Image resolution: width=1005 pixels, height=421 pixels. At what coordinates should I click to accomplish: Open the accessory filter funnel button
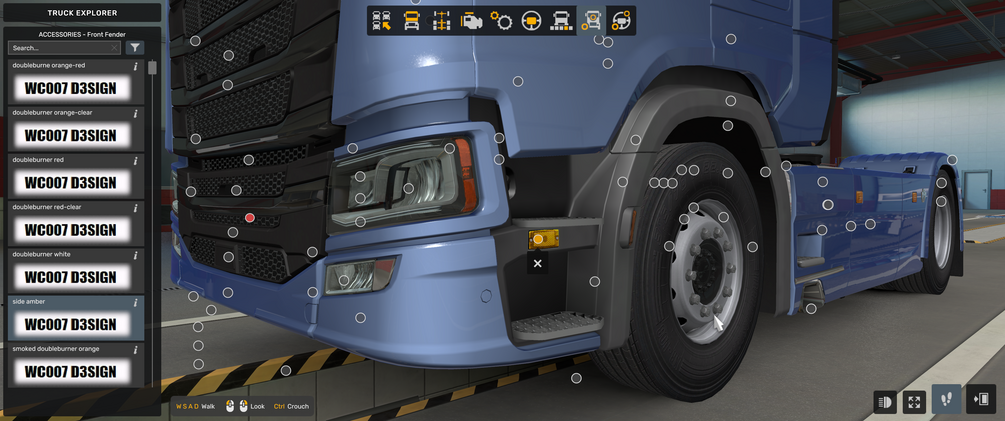(x=136, y=47)
